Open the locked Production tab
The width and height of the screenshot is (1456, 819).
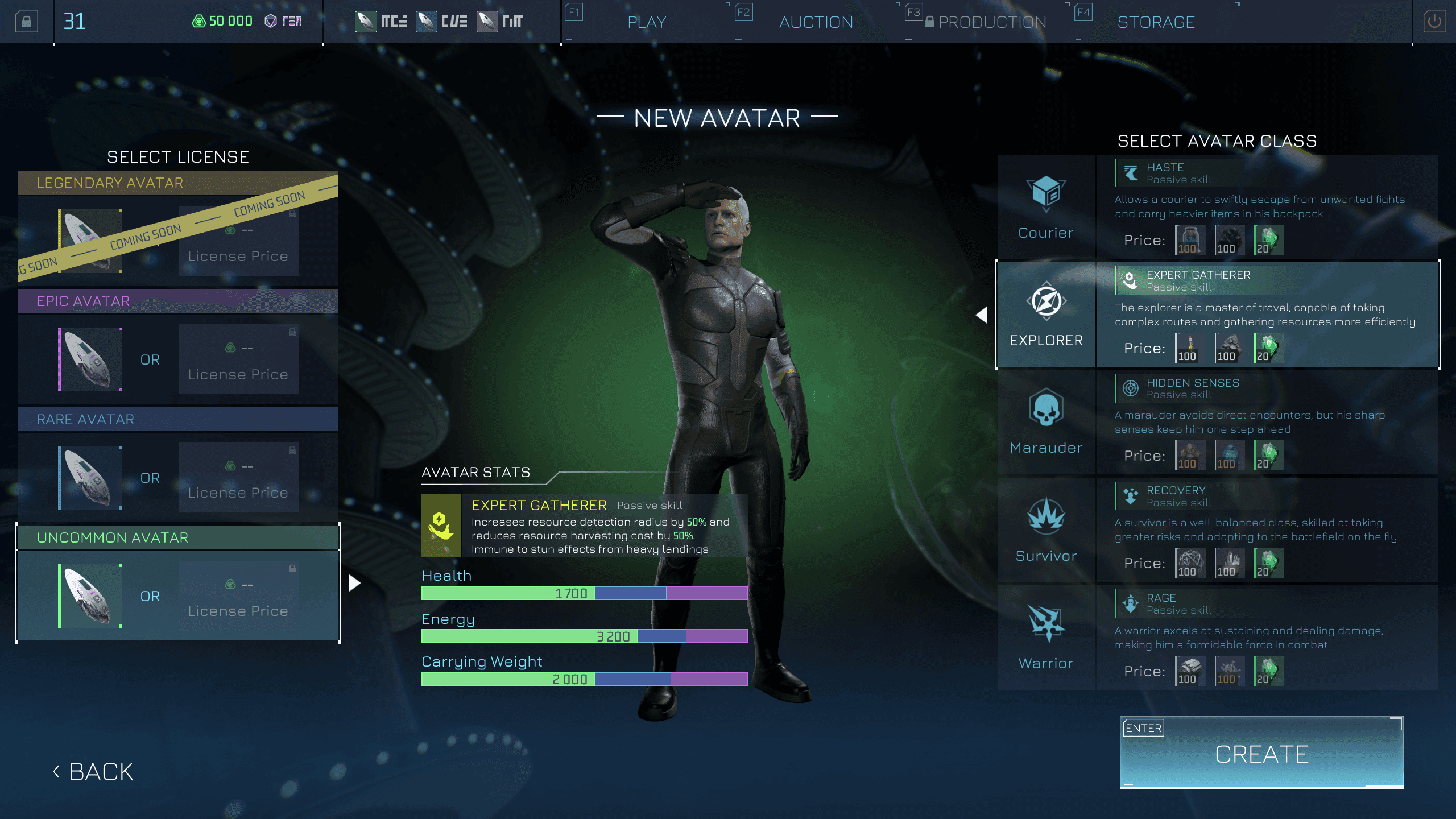click(991, 22)
